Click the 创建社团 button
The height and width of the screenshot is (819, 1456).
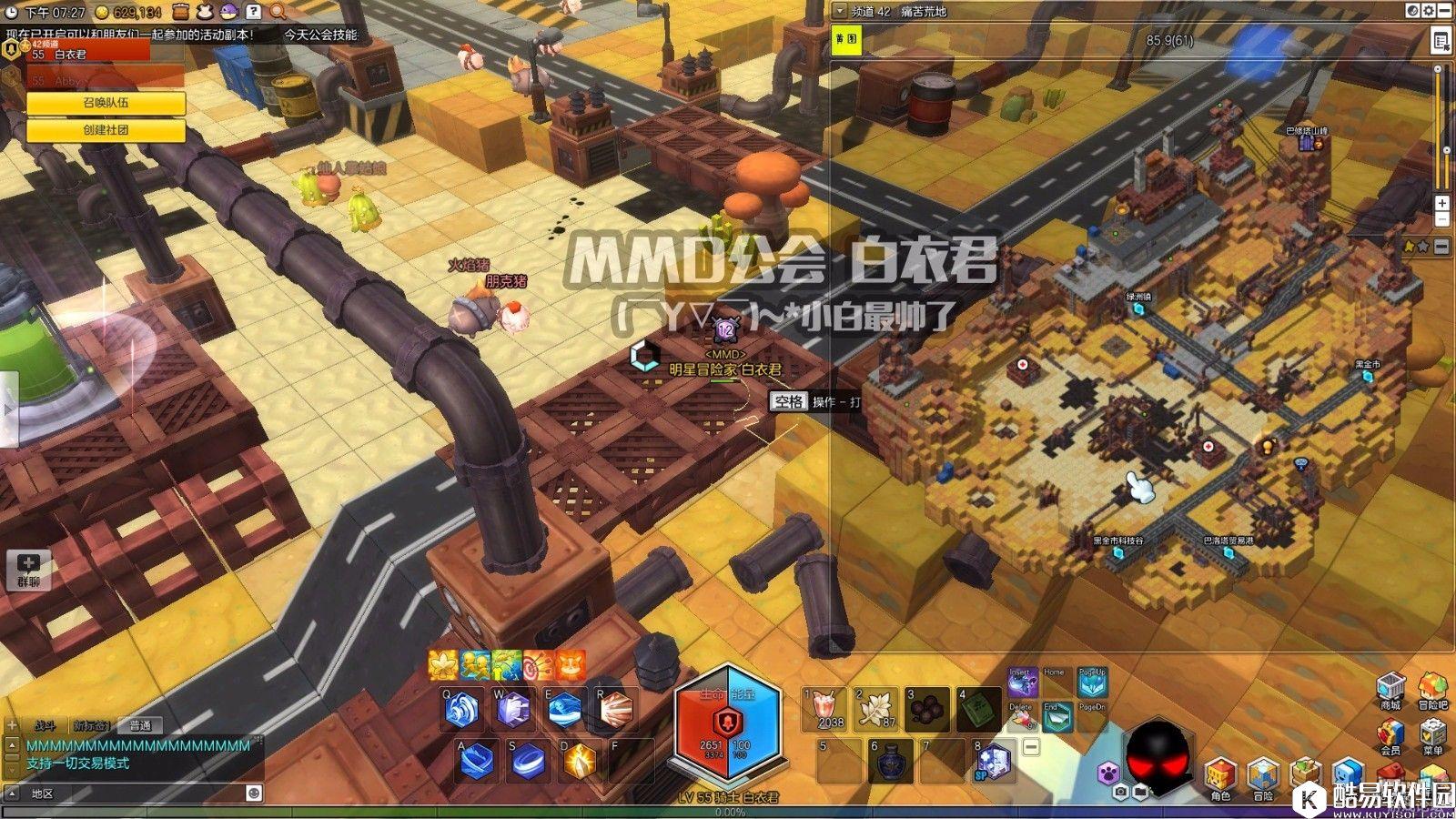point(106,130)
